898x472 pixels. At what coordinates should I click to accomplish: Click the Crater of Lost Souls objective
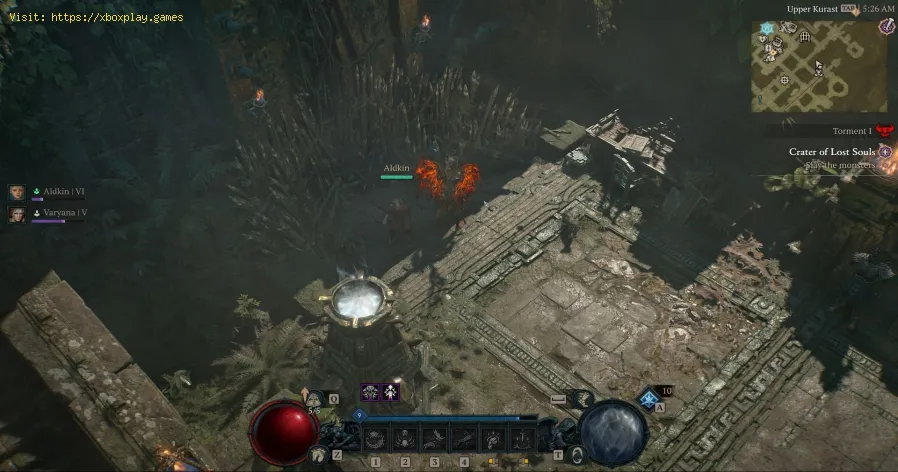832,152
